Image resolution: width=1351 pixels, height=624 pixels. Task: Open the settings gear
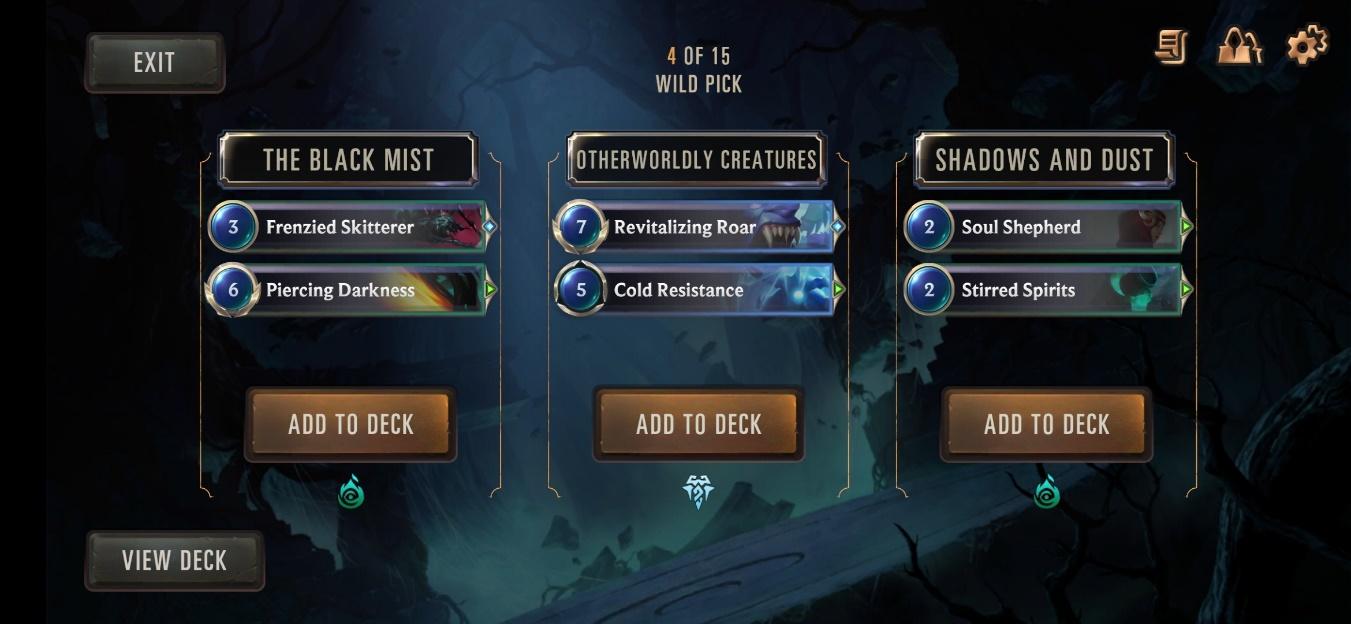[x=1306, y=46]
